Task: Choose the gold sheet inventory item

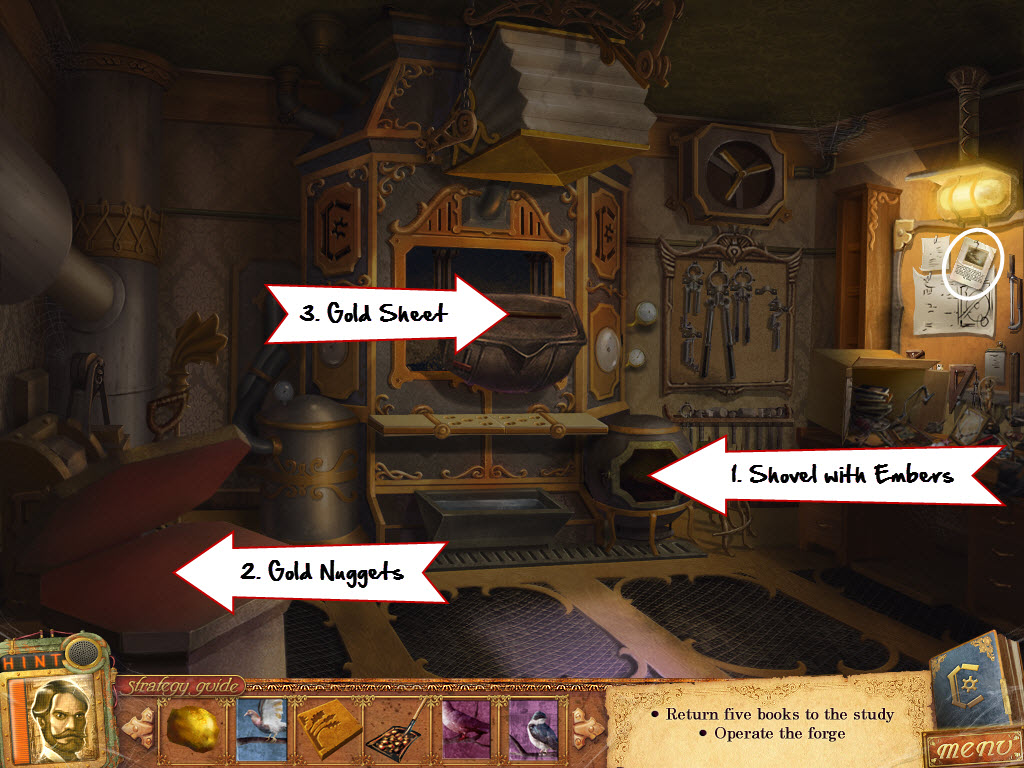Action: tap(329, 727)
